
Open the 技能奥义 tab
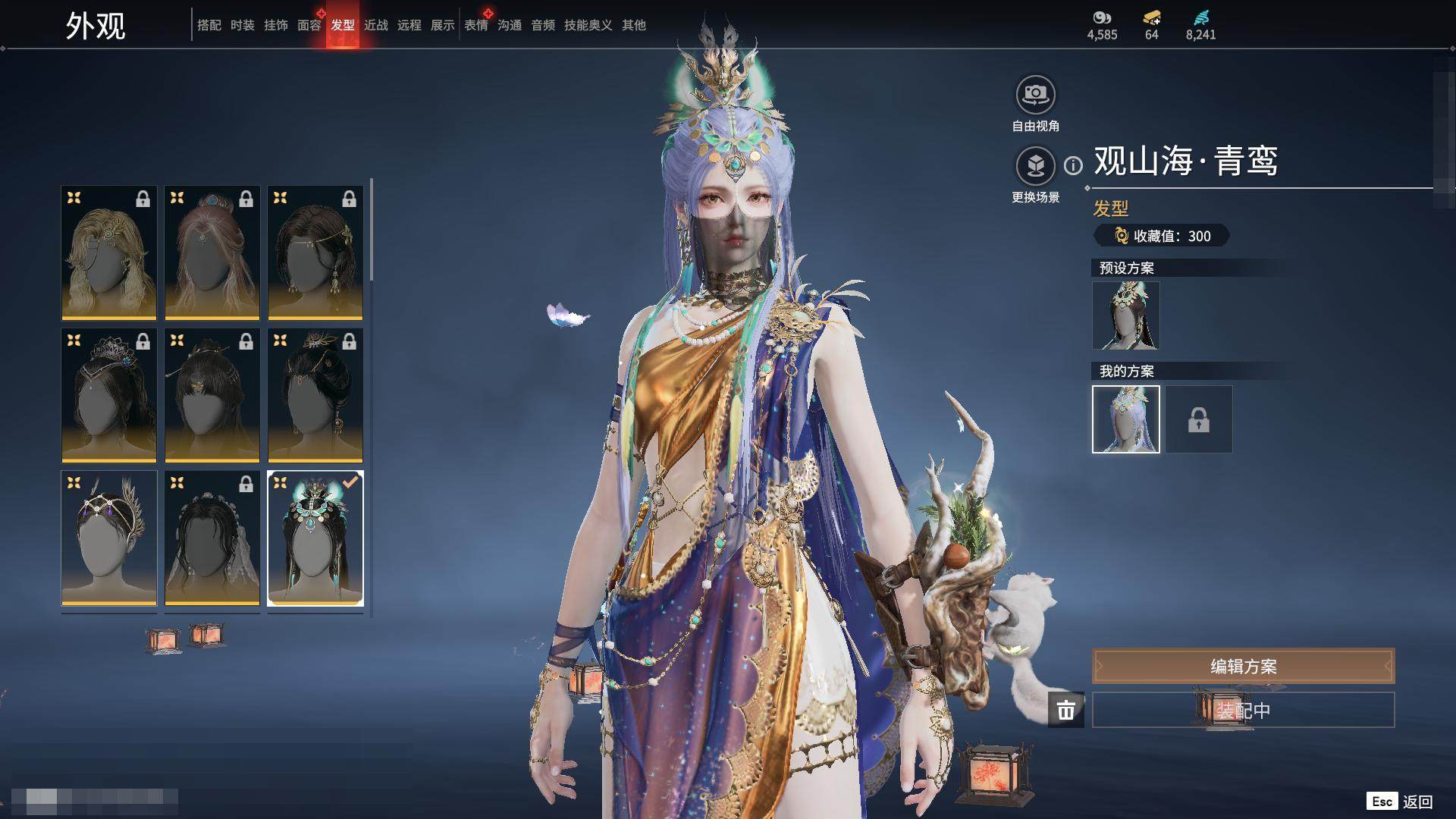(x=588, y=25)
